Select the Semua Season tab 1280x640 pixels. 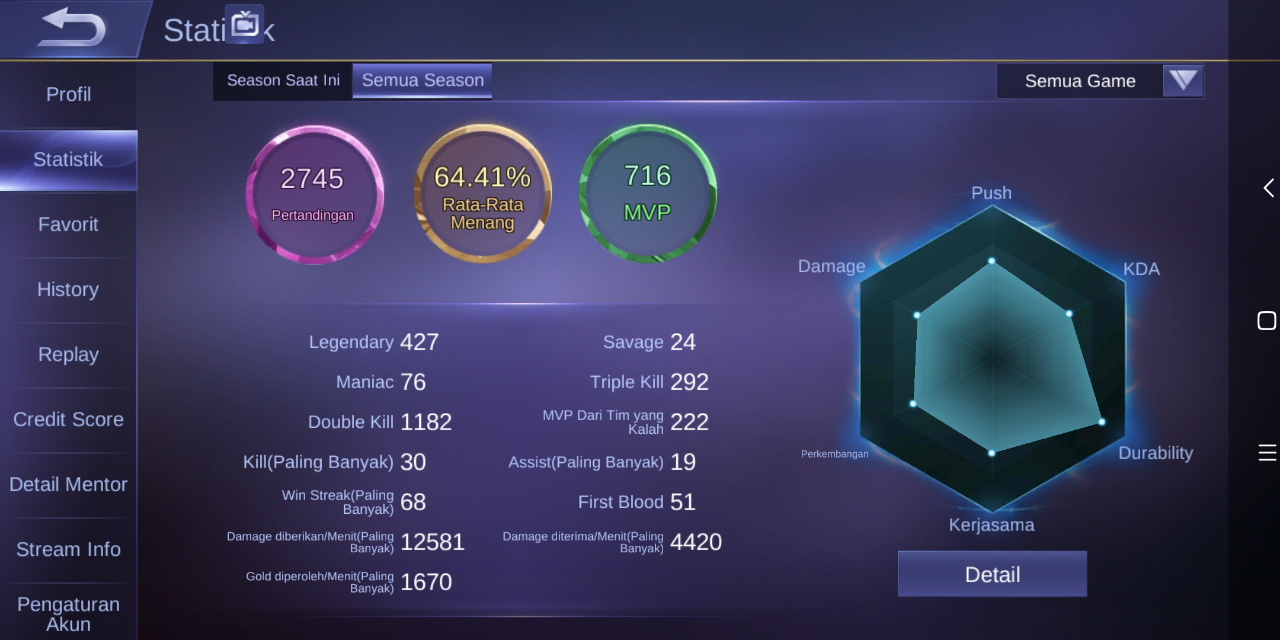click(422, 81)
